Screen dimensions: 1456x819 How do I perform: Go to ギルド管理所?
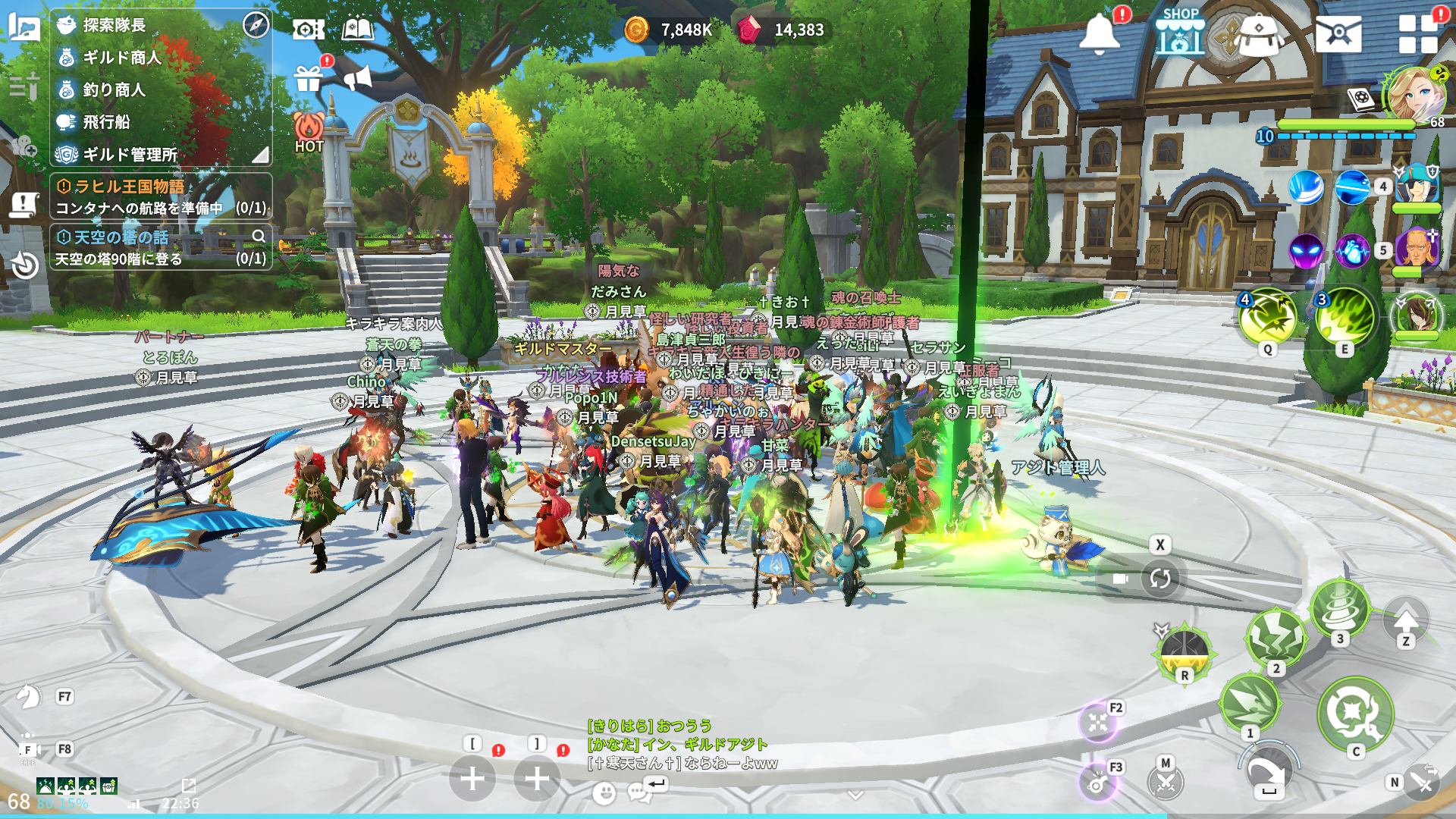coord(130,155)
